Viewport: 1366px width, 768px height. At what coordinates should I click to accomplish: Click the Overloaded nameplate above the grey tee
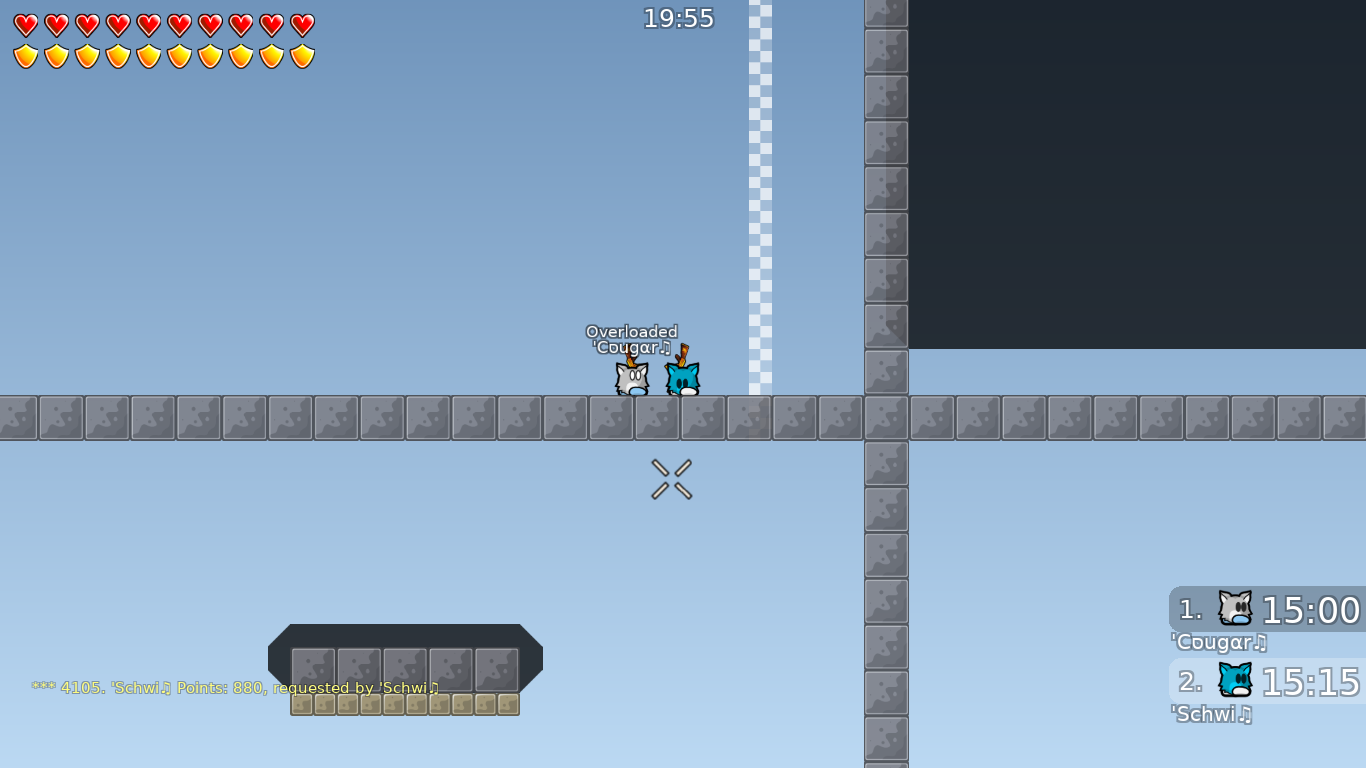[x=632, y=332]
